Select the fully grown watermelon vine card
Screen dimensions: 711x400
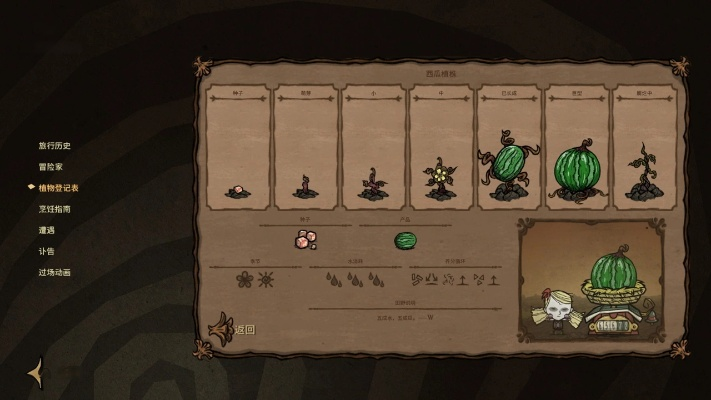pyautogui.click(x=509, y=147)
